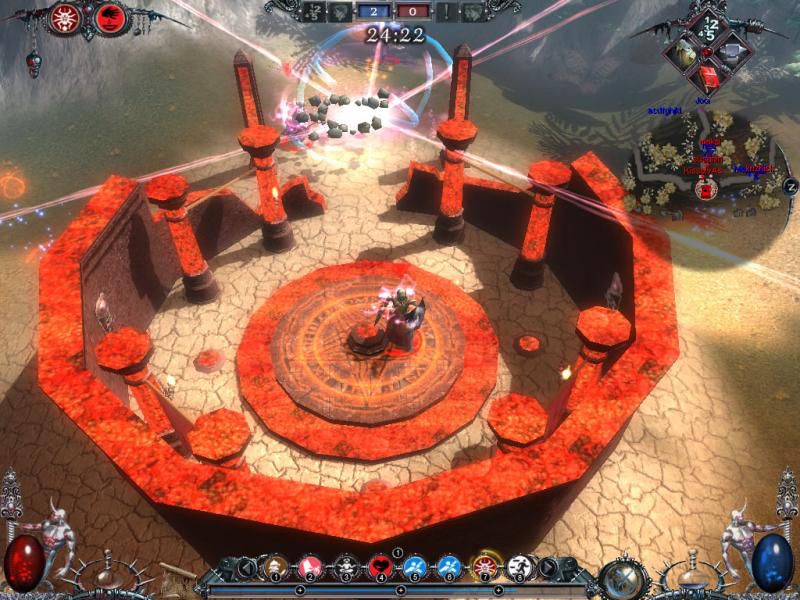Activate the red heart skill in slot 4

[381, 568]
